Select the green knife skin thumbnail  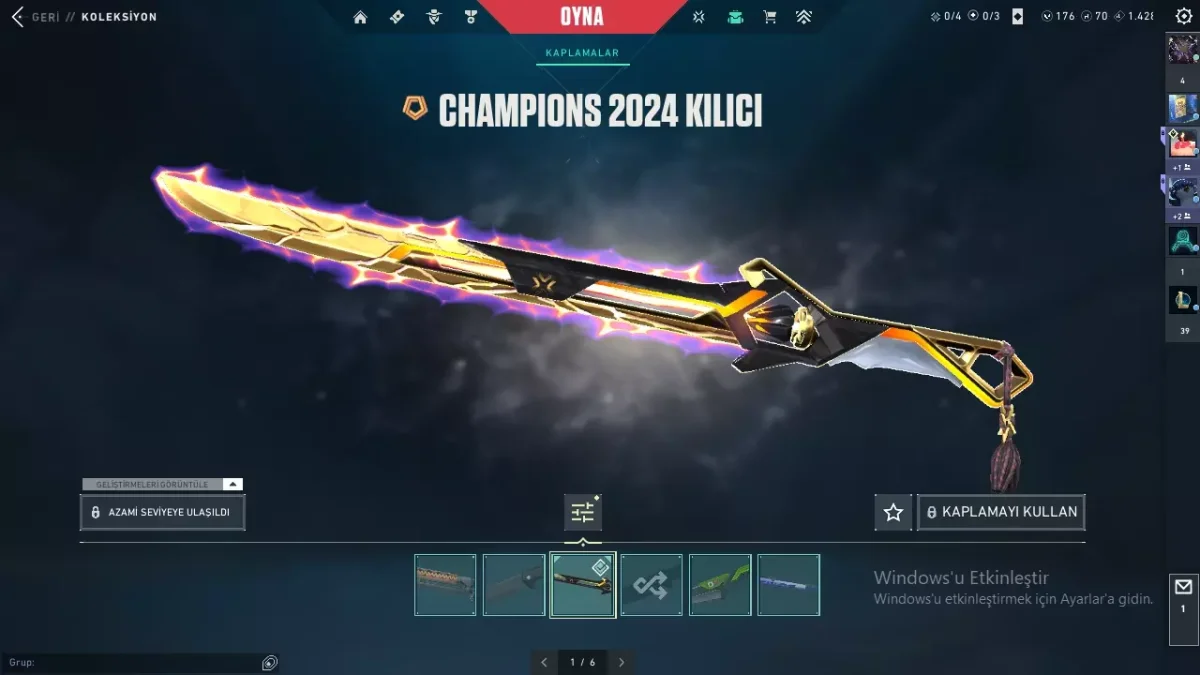coord(720,585)
